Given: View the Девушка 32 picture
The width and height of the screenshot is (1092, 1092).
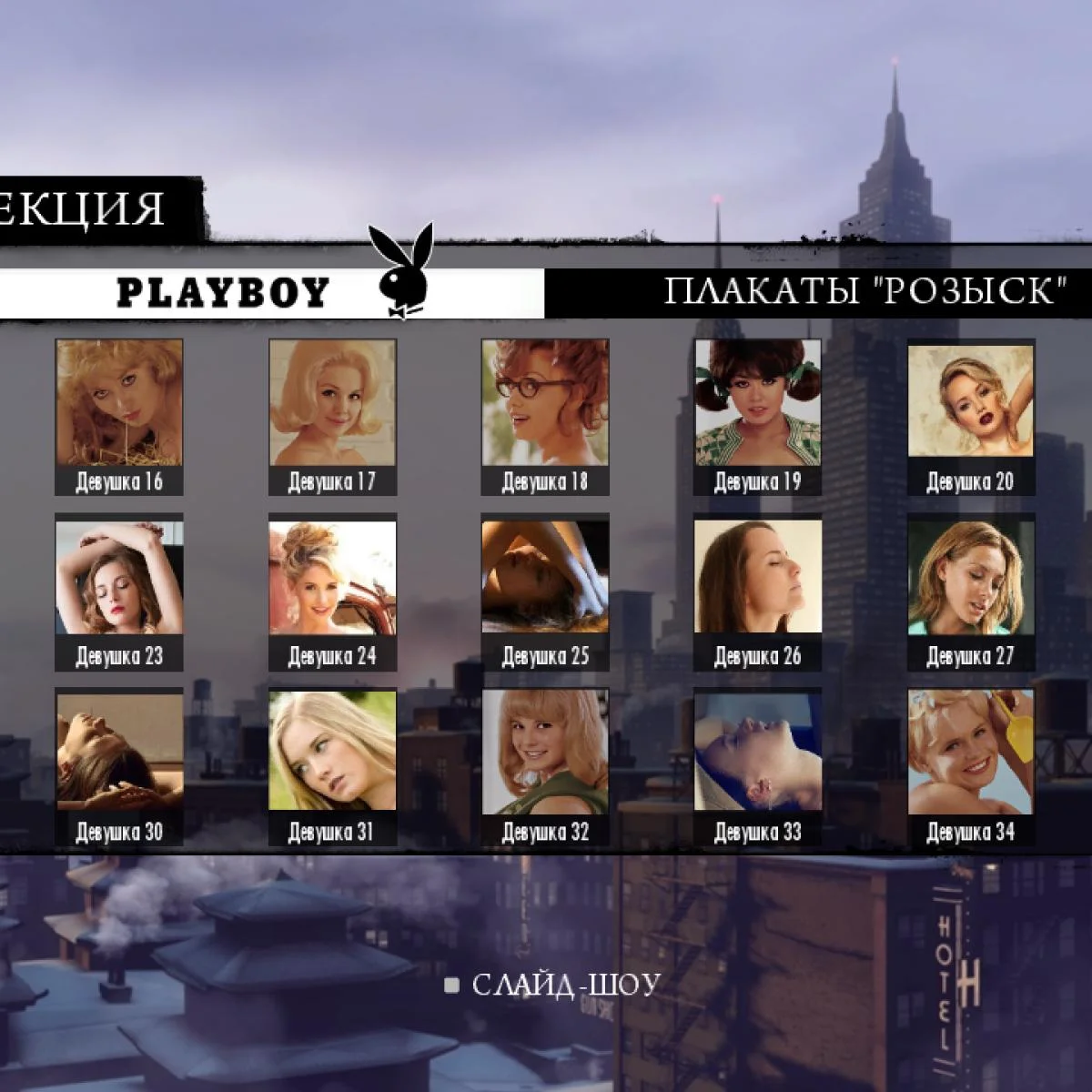Looking at the screenshot, I should tap(545, 753).
